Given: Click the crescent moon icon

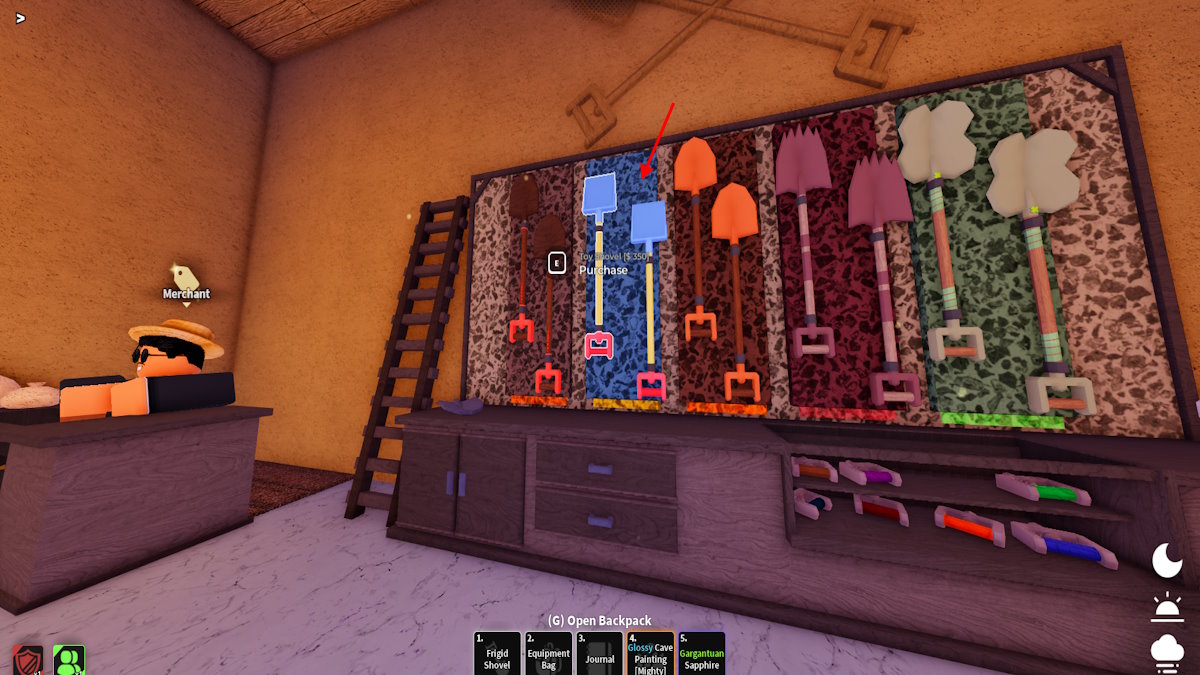Looking at the screenshot, I should coord(1167,561).
